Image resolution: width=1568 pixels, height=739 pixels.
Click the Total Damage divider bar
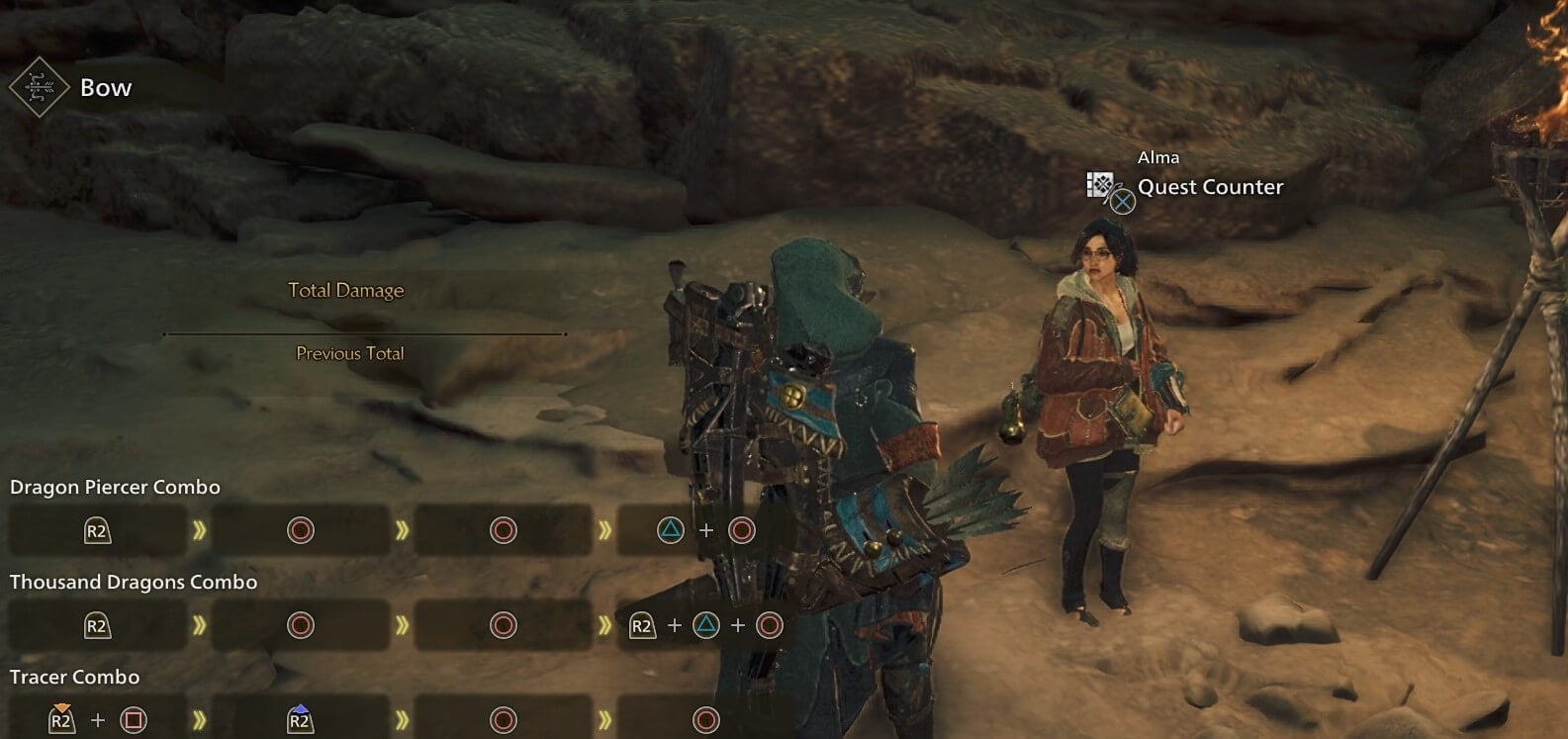[x=363, y=334]
